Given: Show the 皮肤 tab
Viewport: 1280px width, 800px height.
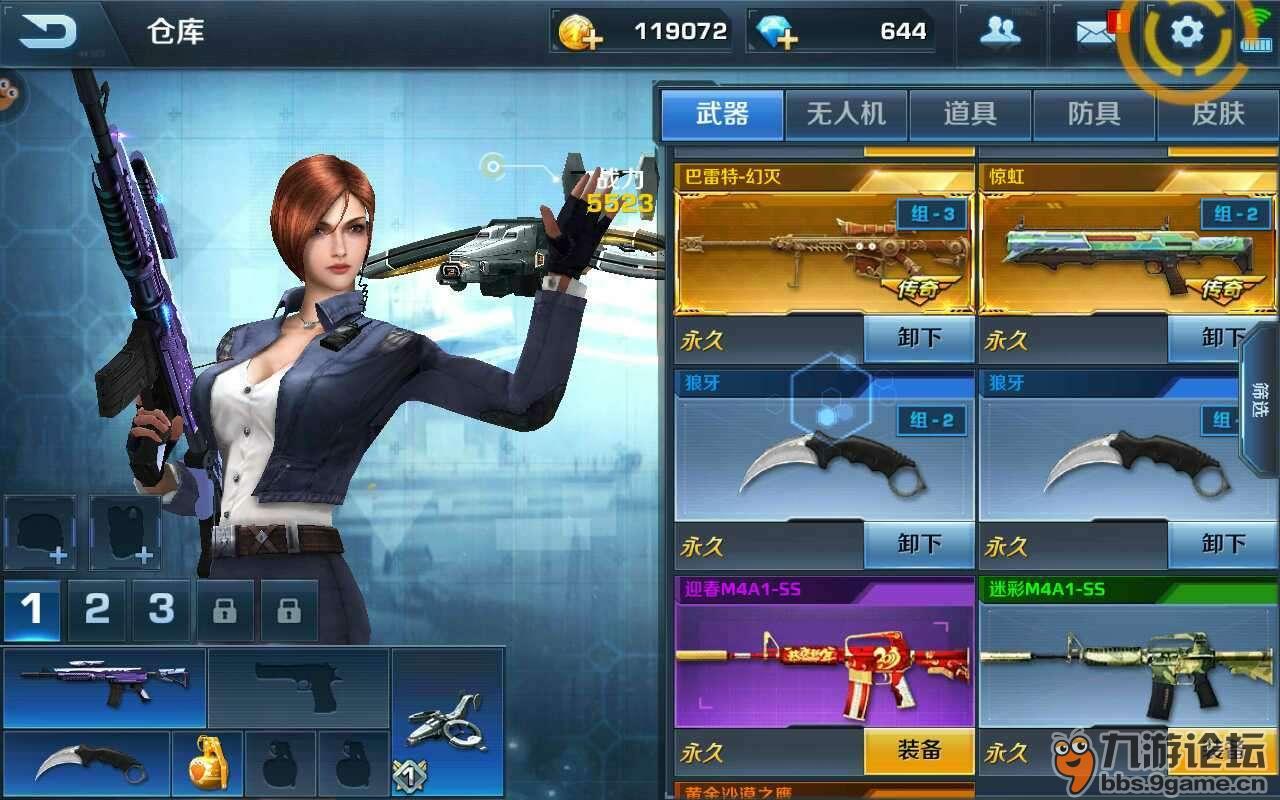Looking at the screenshot, I should [x=1217, y=114].
